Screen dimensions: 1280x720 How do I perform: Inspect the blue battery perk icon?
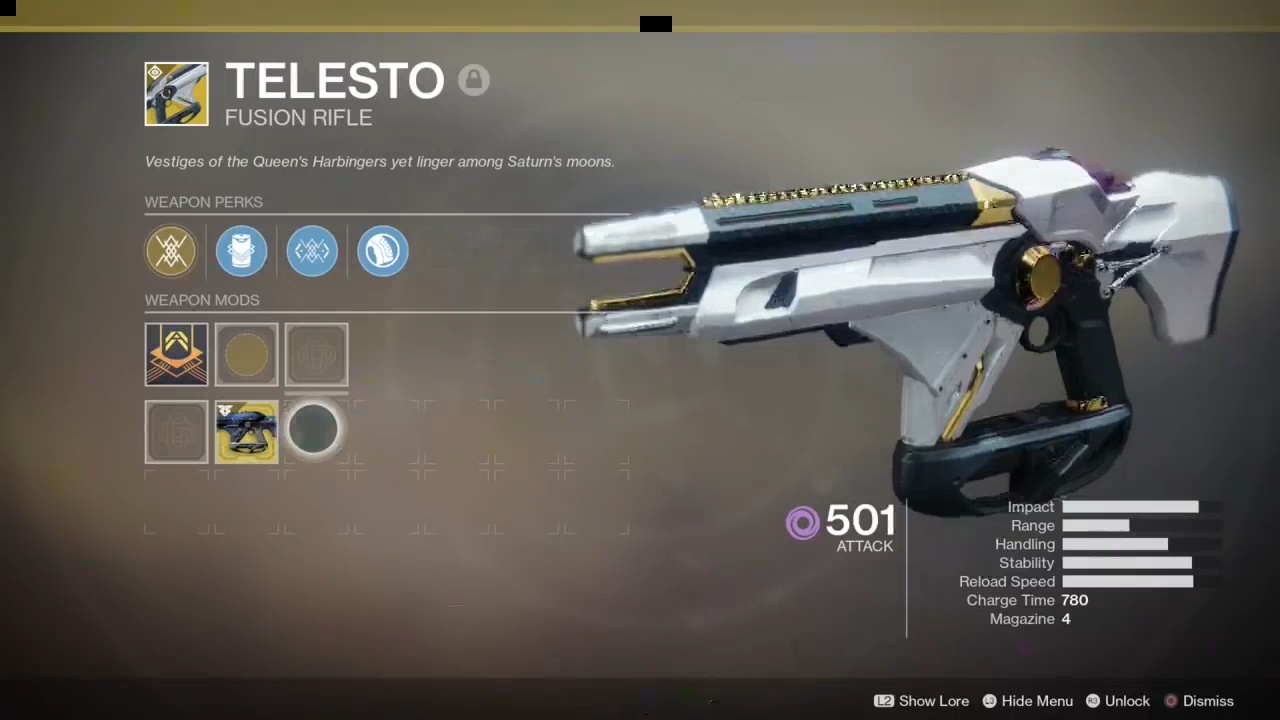tap(241, 250)
